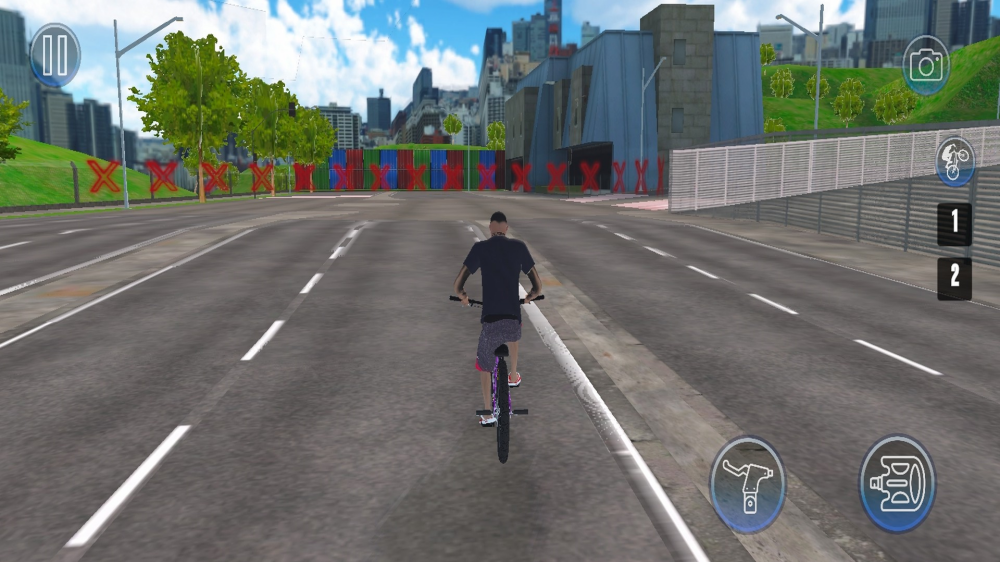Select the button labeled 2
The image size is (1000, 562).
point(954,279)
